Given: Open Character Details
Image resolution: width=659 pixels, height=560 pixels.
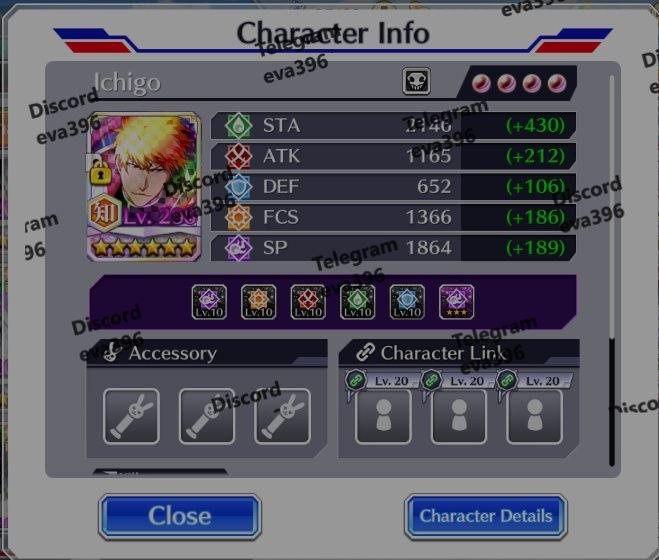Looking at the screenshot, I should [x=485, y=516].
